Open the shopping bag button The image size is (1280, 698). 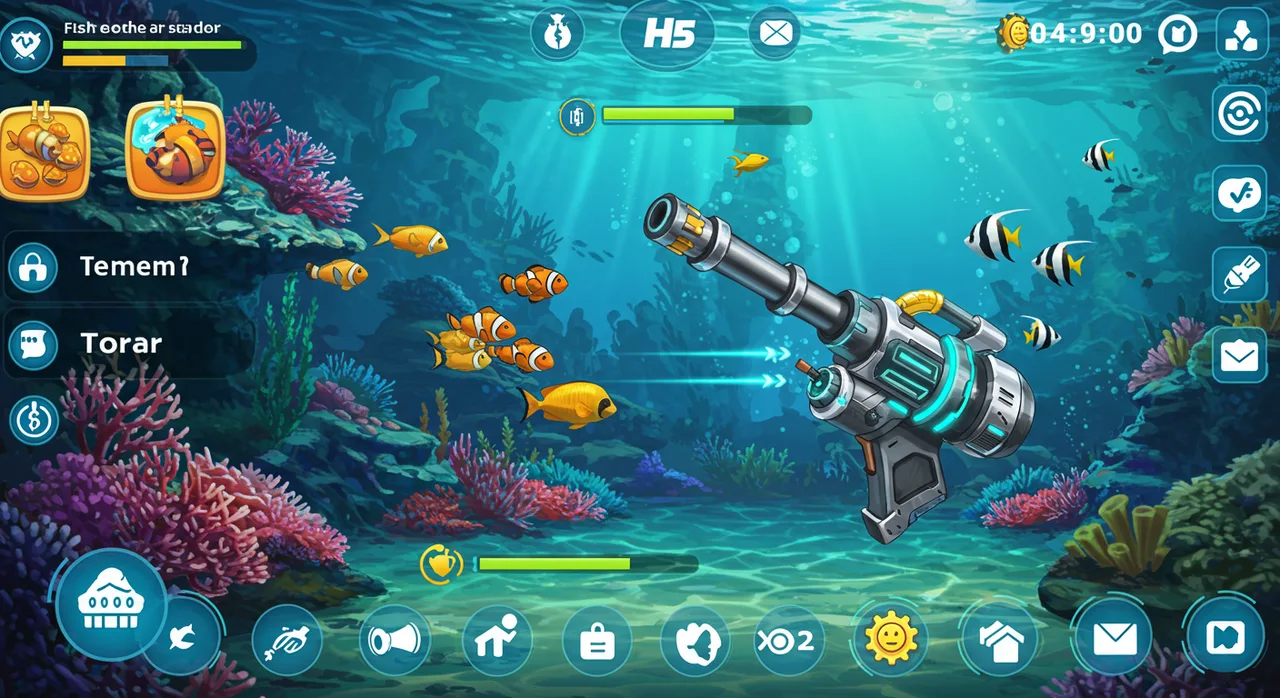[597, 640]
